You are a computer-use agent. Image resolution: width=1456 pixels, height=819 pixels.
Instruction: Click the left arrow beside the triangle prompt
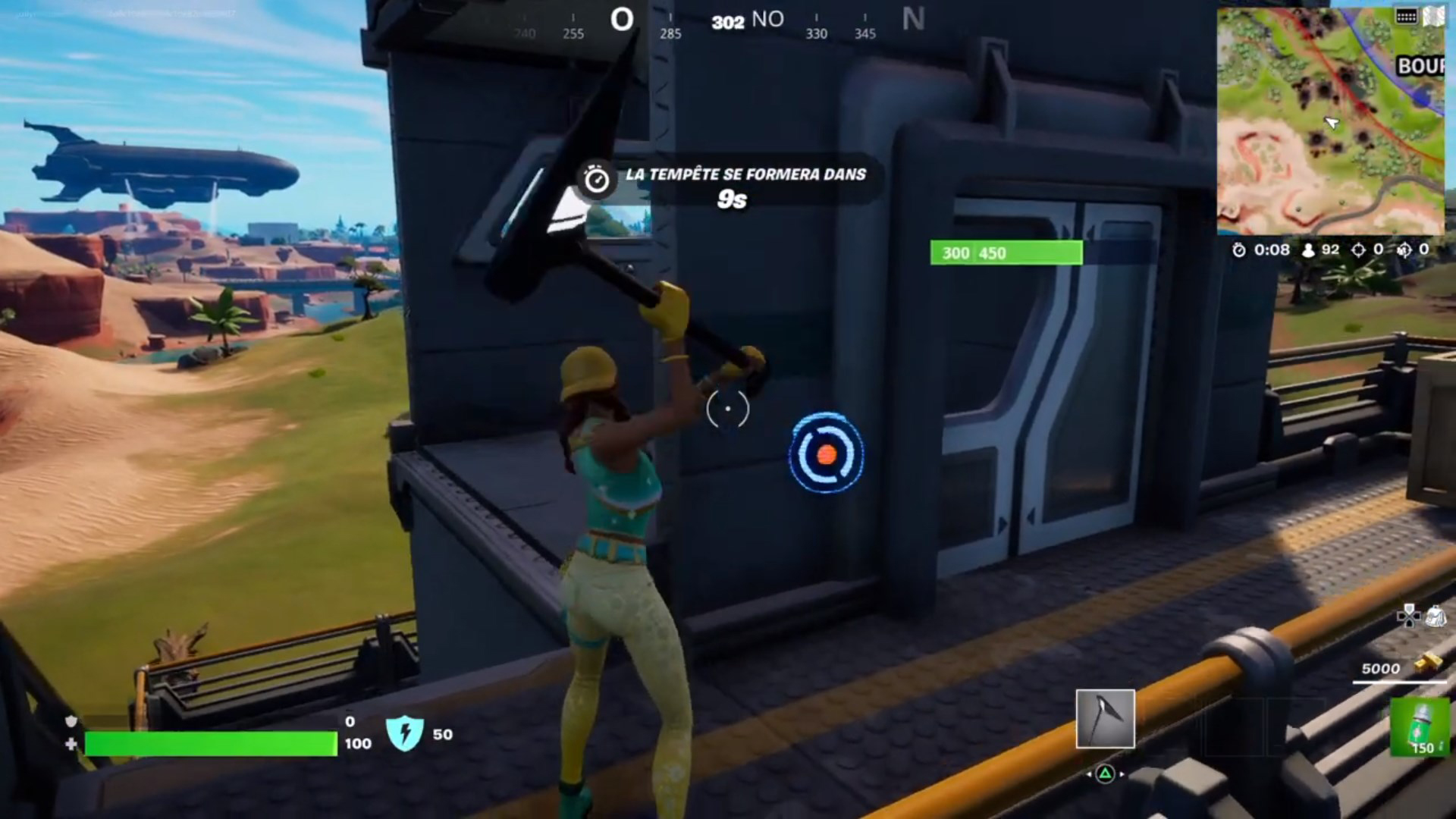click(1089, 774)
